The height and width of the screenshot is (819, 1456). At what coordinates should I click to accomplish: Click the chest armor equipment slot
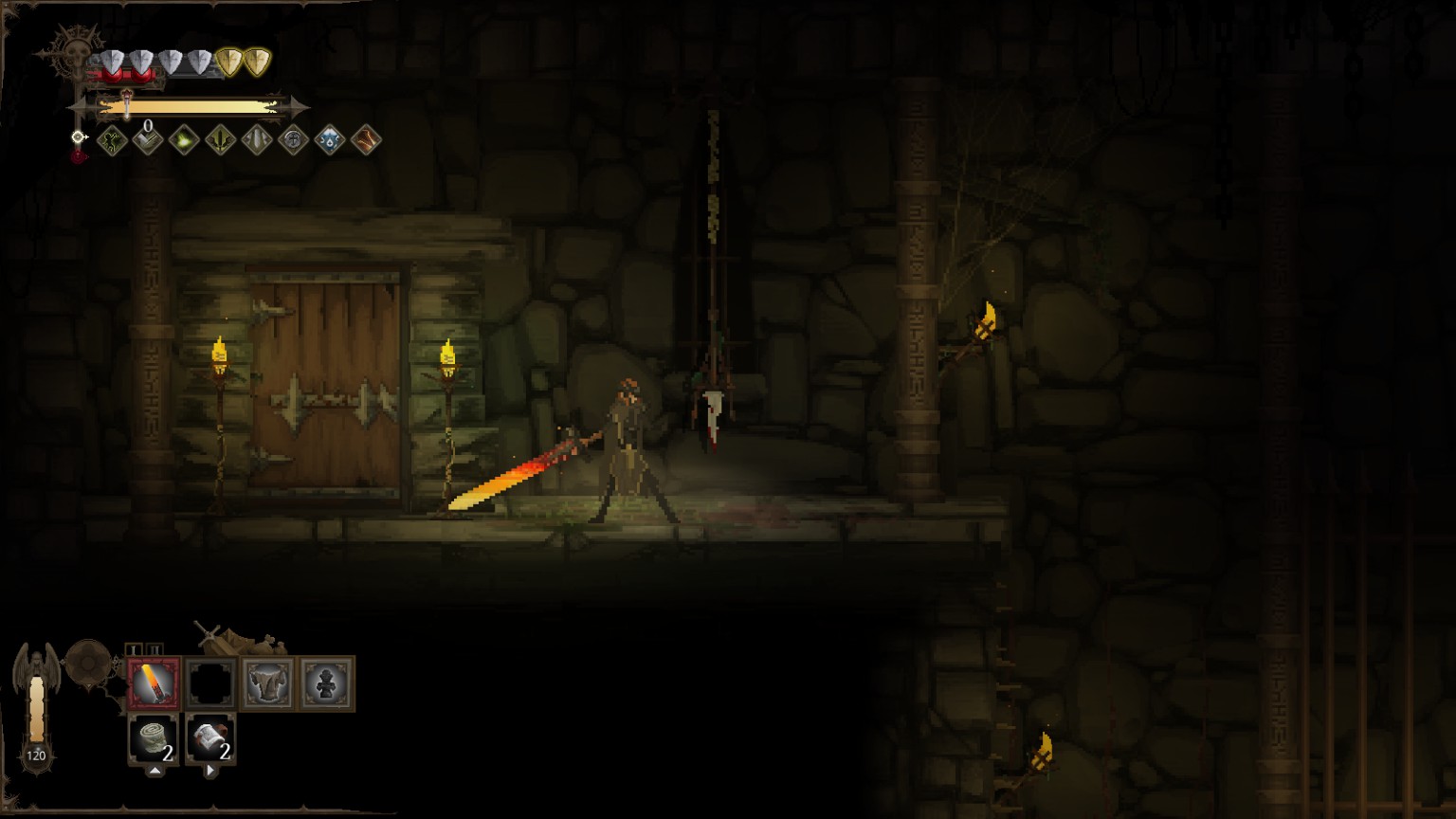267,682
